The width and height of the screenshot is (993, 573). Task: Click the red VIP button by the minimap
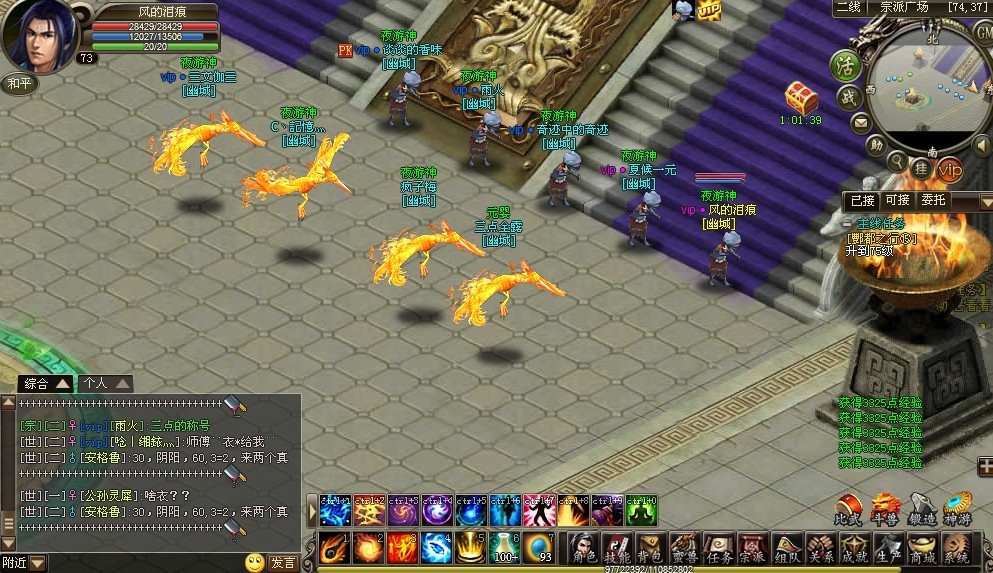click(x=949, y=168)
